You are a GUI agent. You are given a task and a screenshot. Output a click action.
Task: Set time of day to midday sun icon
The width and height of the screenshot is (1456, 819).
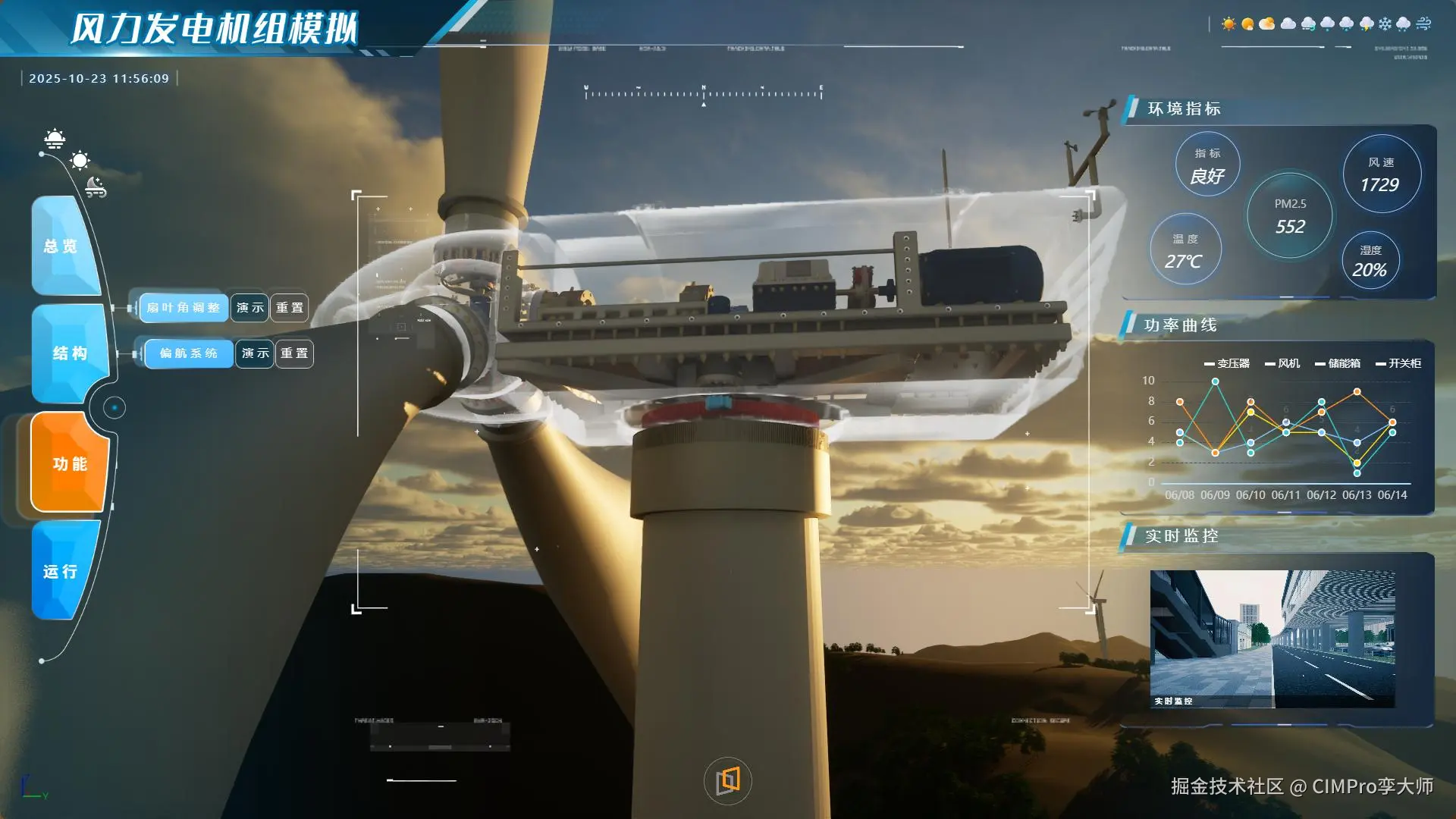pyautogui.click(x=80, y=160)
